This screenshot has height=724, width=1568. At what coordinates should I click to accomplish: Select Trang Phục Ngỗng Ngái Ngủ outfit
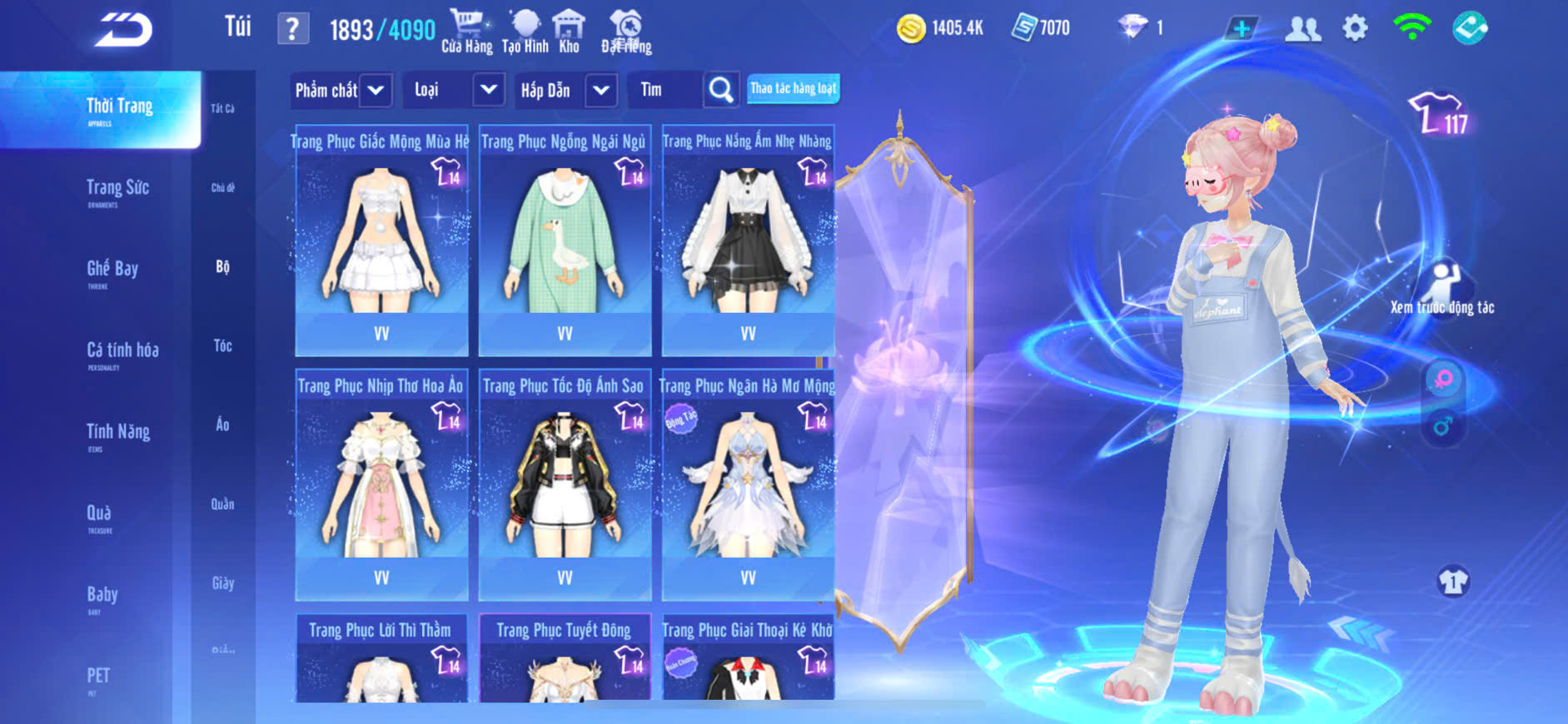(565, 241)
